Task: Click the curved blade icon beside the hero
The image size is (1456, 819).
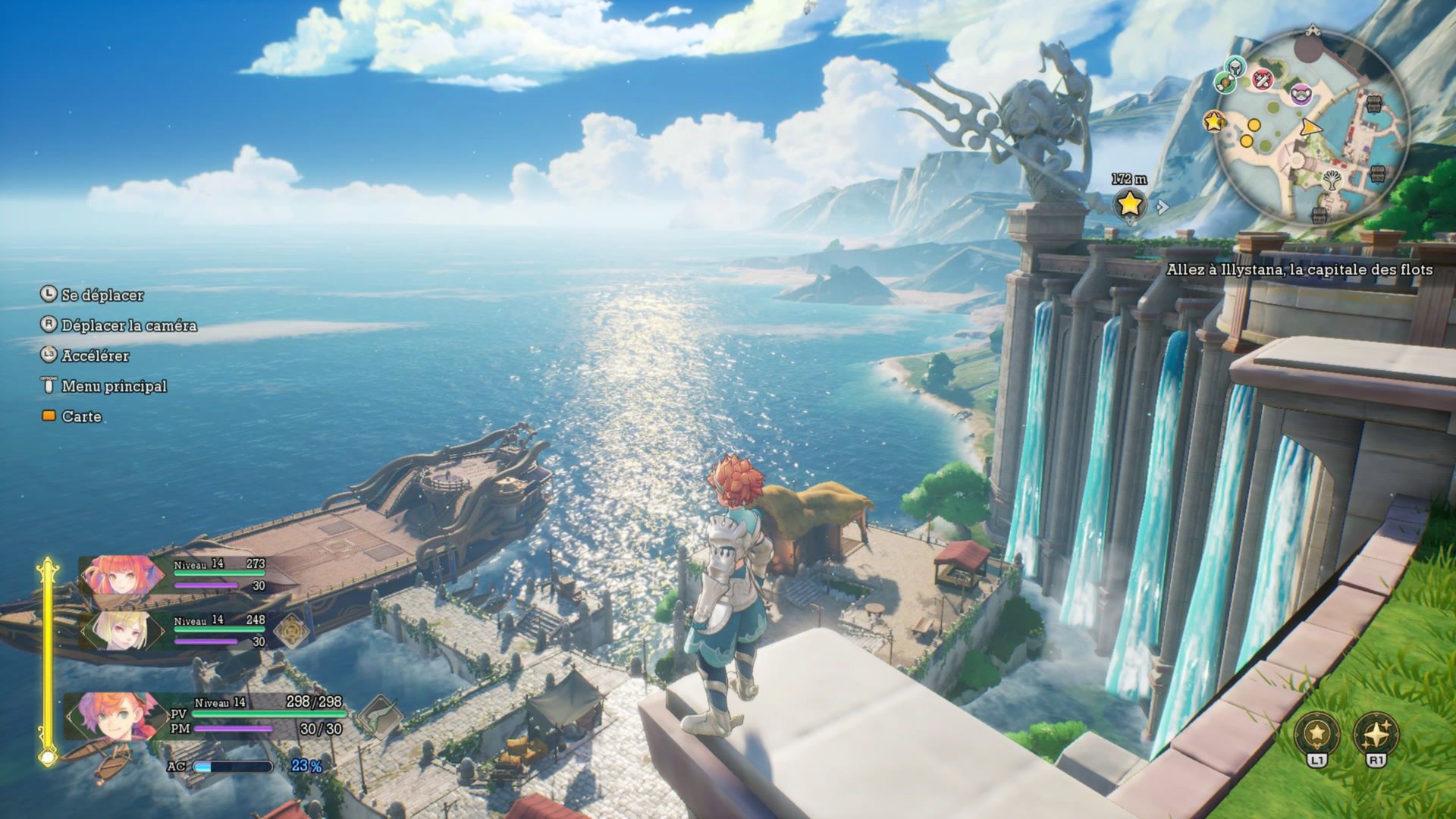Action: [378, 716]
